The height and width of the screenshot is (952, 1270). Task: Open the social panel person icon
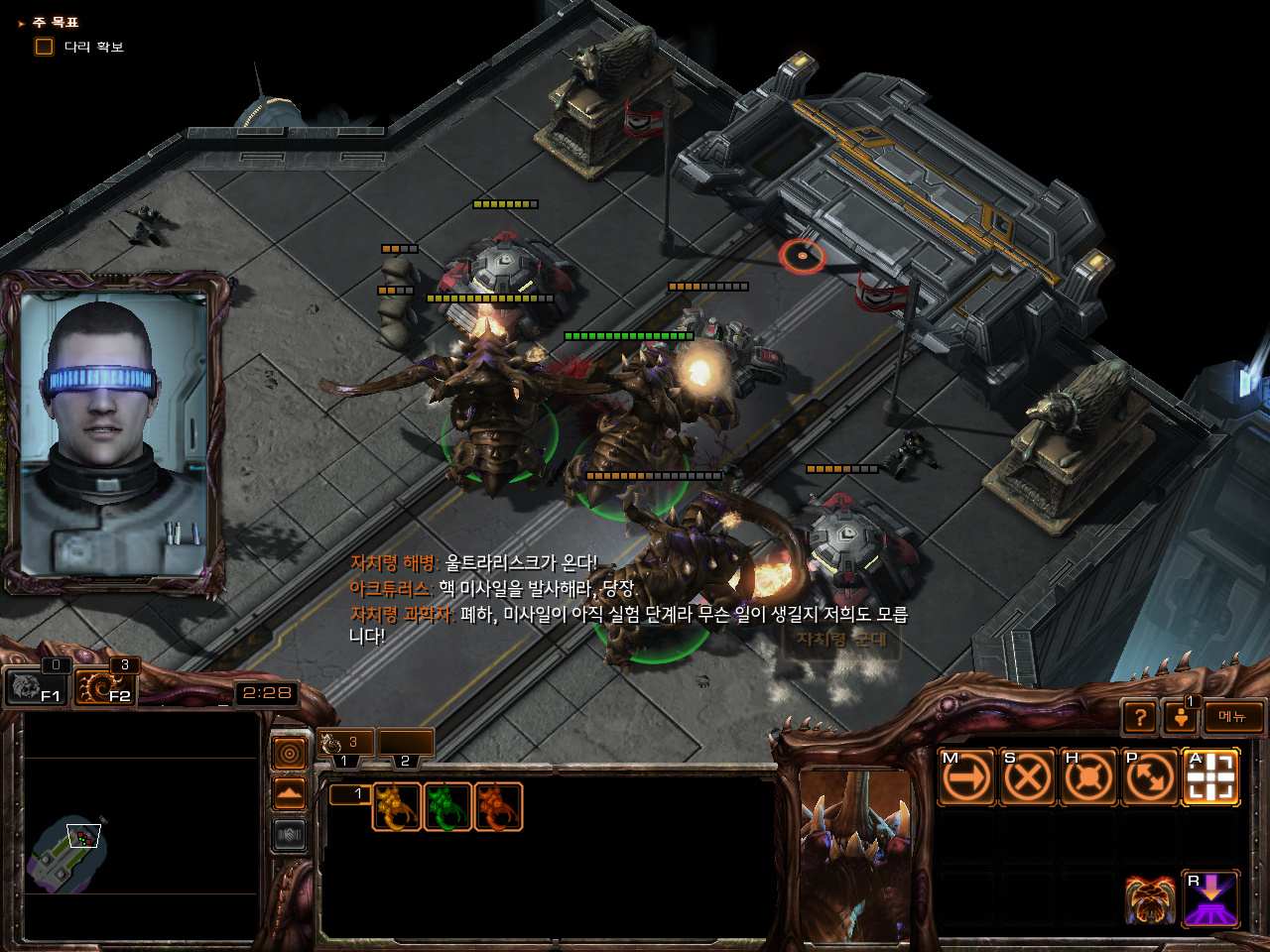pyautogui.click(x=1181, y=716)
